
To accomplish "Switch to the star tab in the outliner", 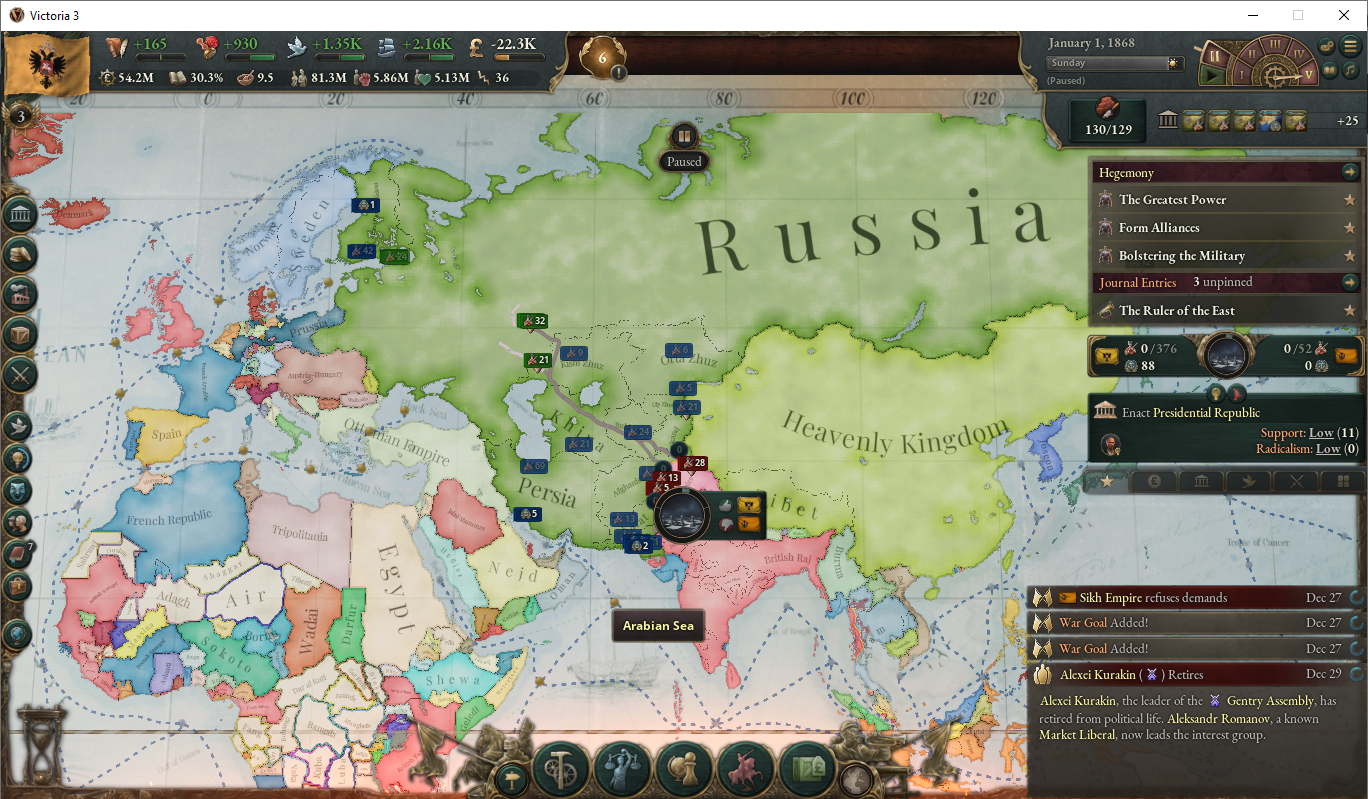I will [1105, 480].
